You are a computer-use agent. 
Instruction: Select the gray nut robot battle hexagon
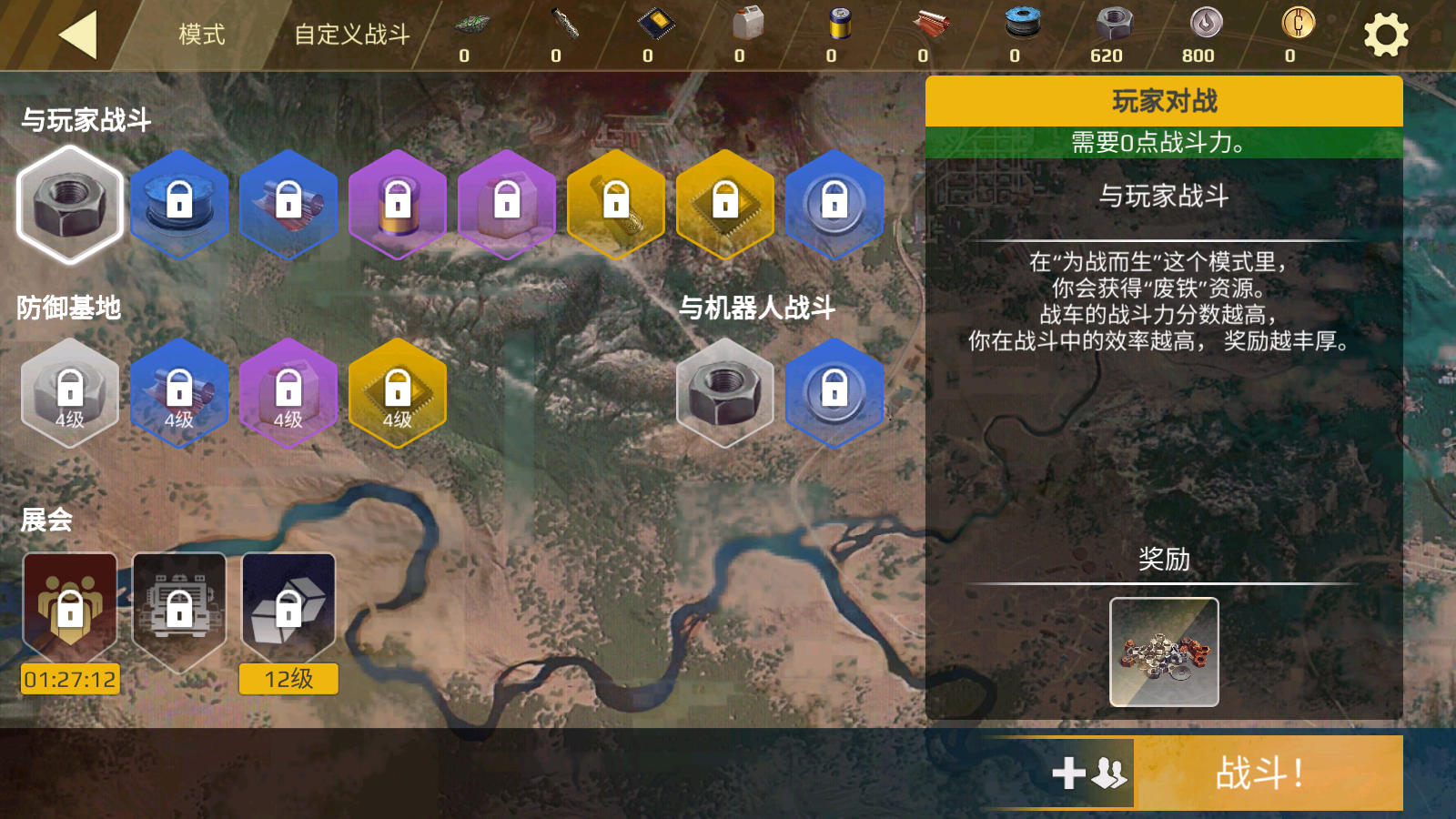[725, 393]
